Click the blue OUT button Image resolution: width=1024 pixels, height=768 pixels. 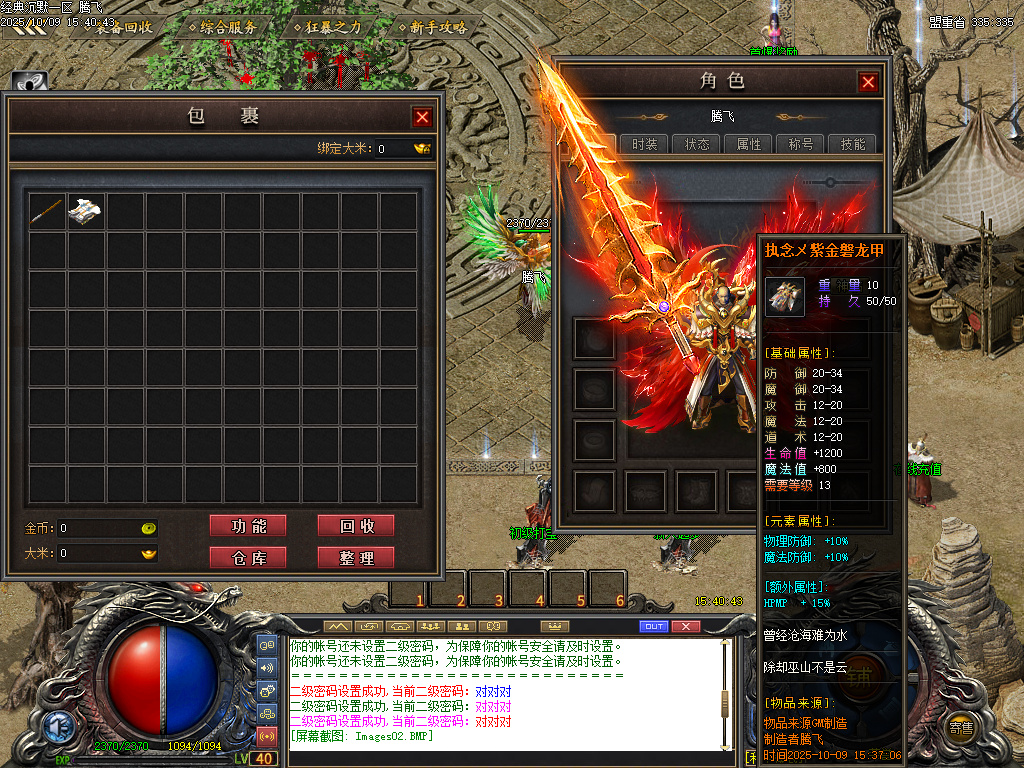tap(653, 626)
